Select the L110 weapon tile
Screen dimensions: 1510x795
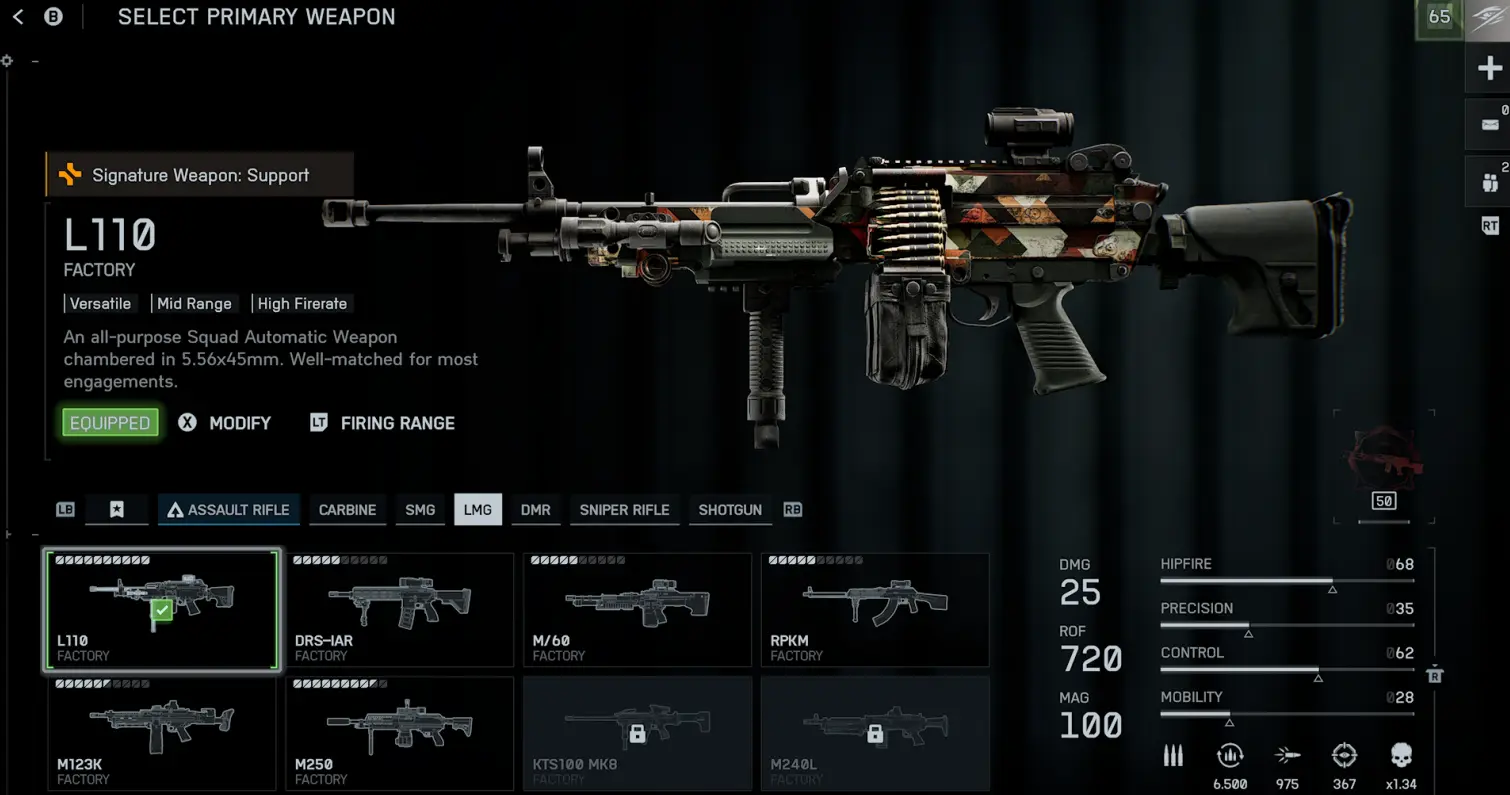161,609
